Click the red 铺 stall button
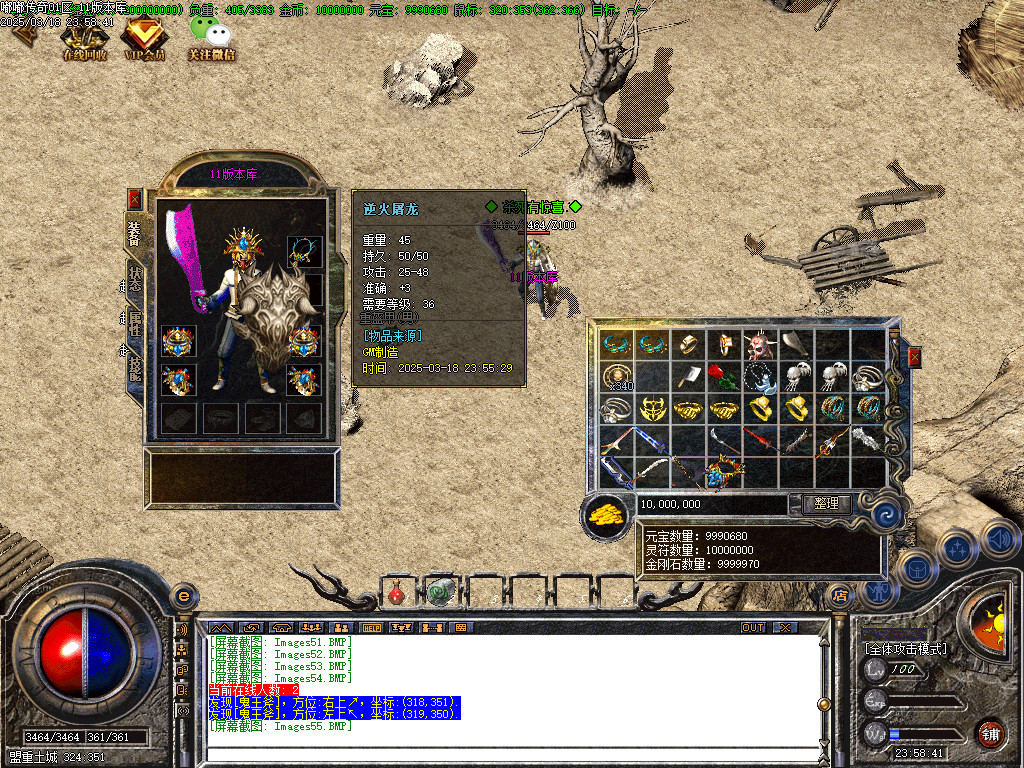This screenshot has width=1024, height=768. point(990,733)
